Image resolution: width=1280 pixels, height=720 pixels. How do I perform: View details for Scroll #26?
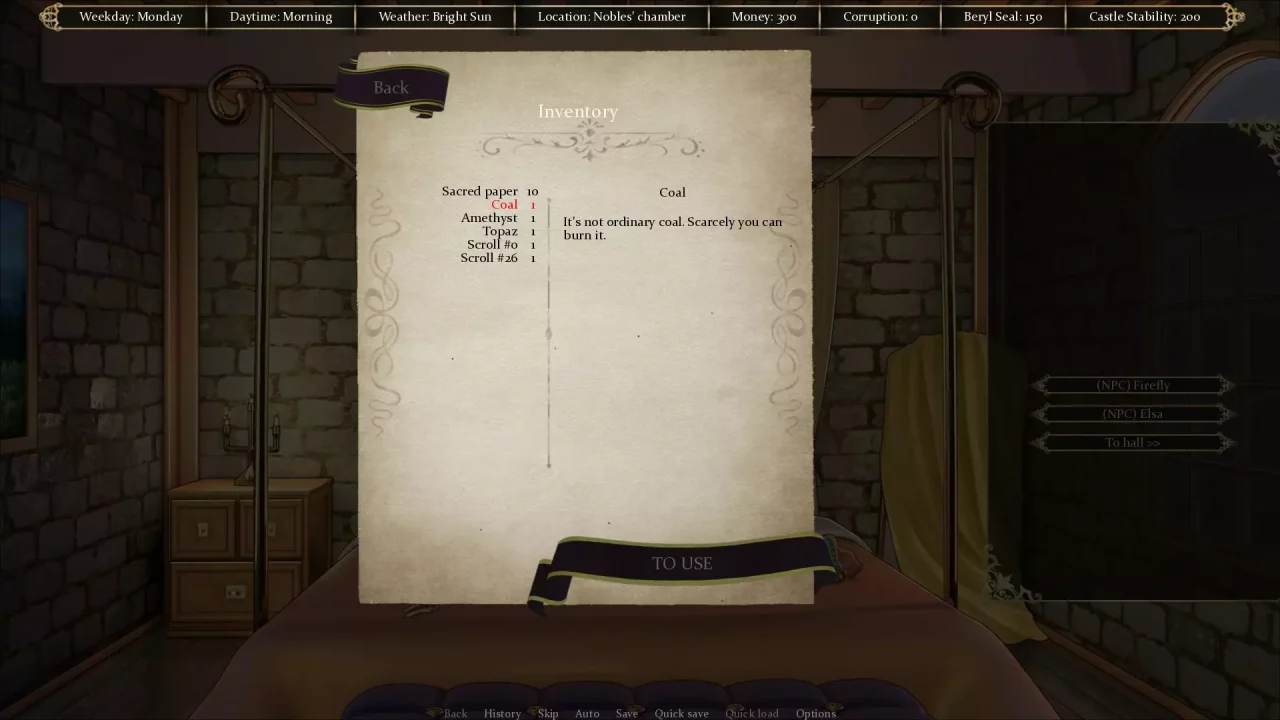tap(489, 257)
